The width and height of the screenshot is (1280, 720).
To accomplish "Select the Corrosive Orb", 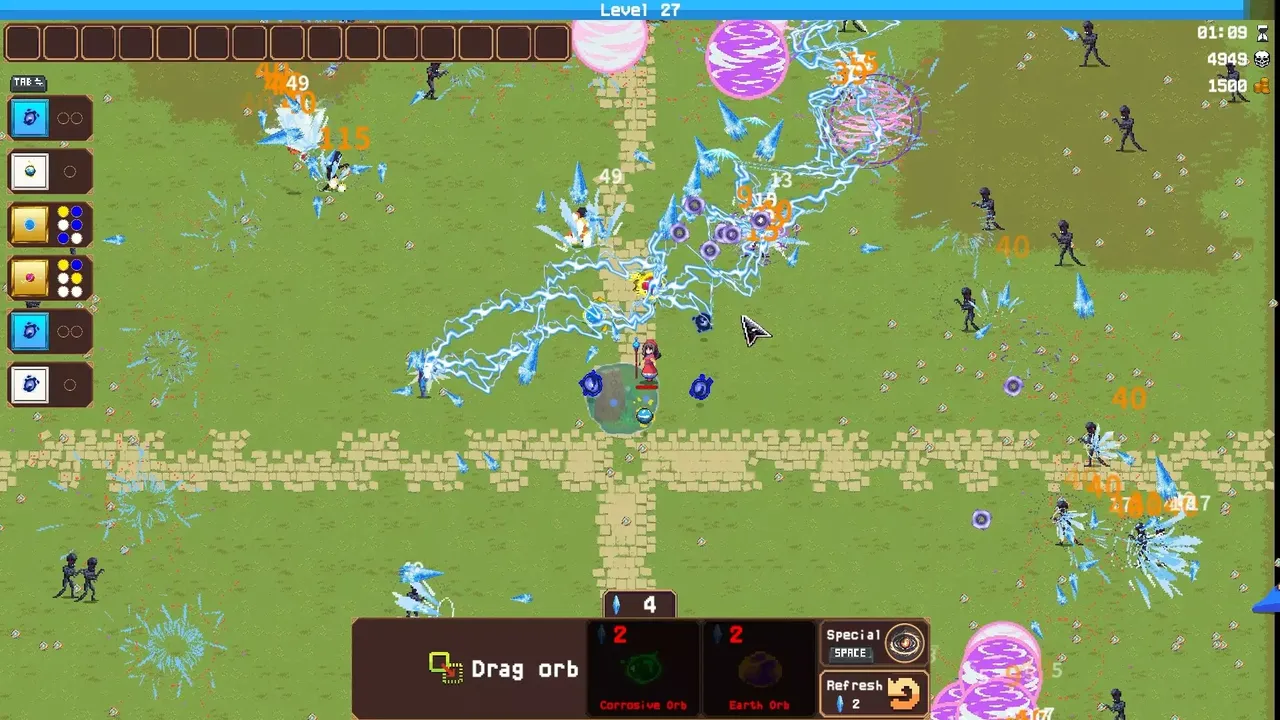I will 642,670.
